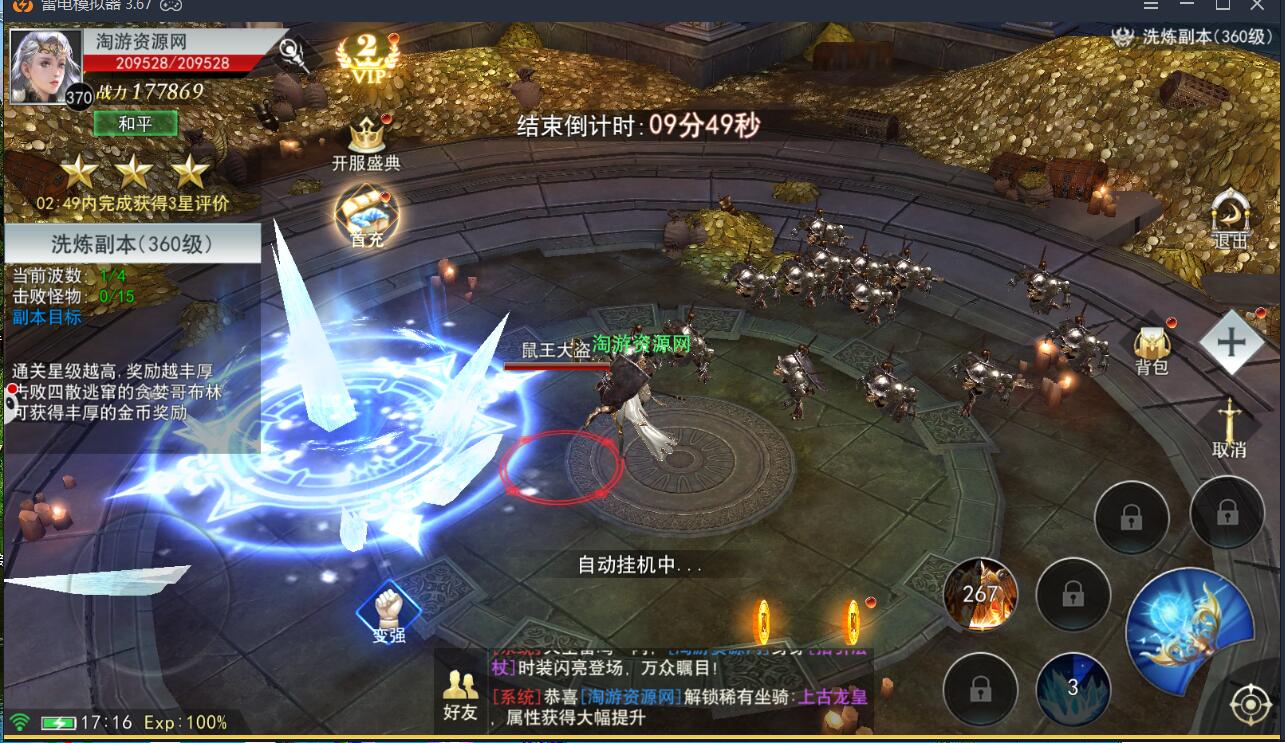This screenshot has height=743, width=1285.
Task: Open the 开服盛典 crown event
Action: coord(366,142)
